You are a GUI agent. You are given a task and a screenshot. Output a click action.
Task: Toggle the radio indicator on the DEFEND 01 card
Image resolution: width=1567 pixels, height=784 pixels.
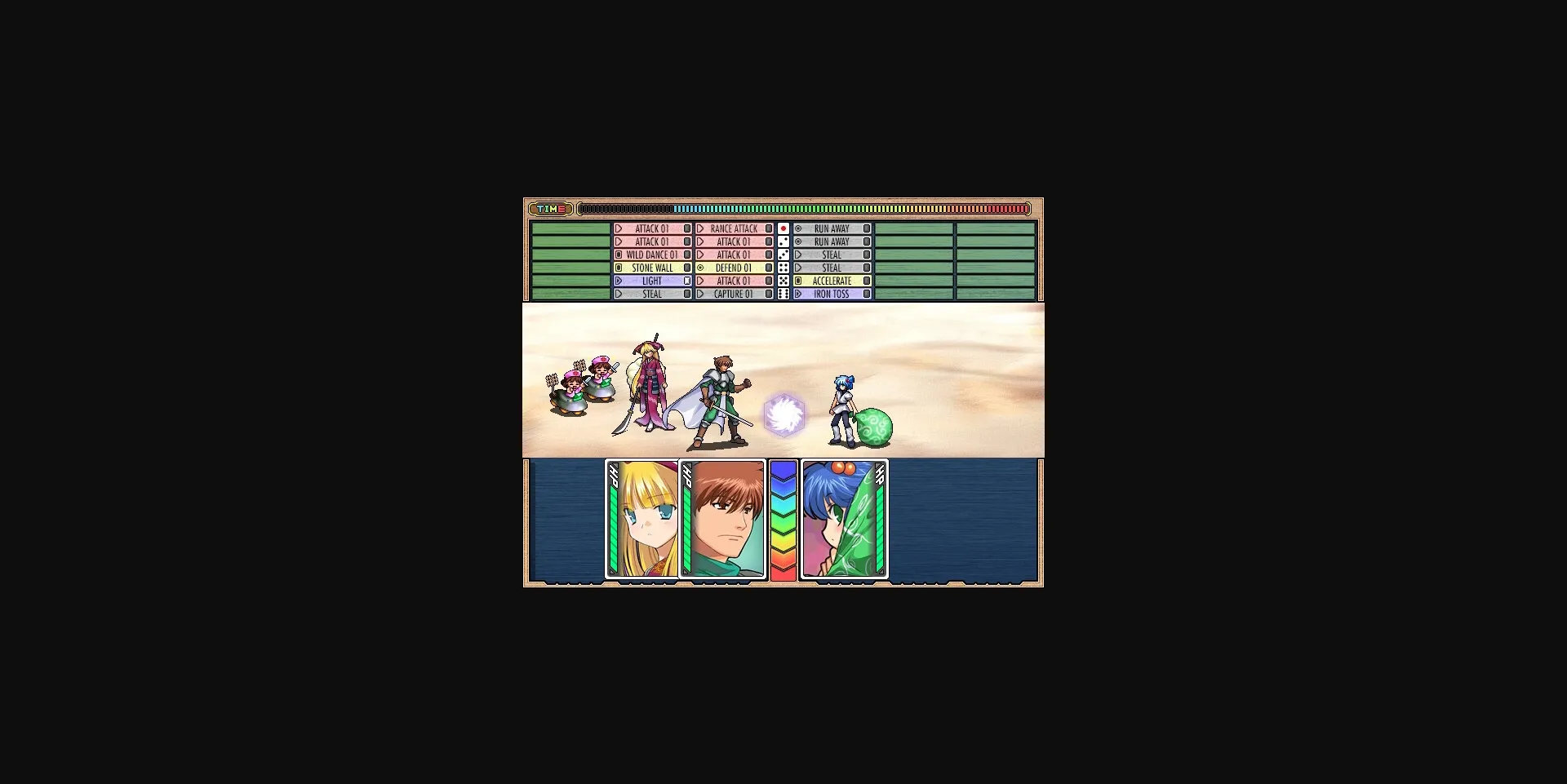click(x=702, y=268)
